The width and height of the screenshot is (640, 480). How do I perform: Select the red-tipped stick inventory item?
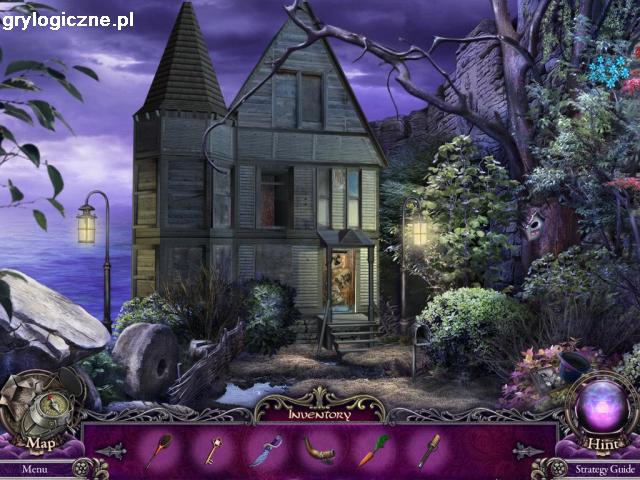158,451
